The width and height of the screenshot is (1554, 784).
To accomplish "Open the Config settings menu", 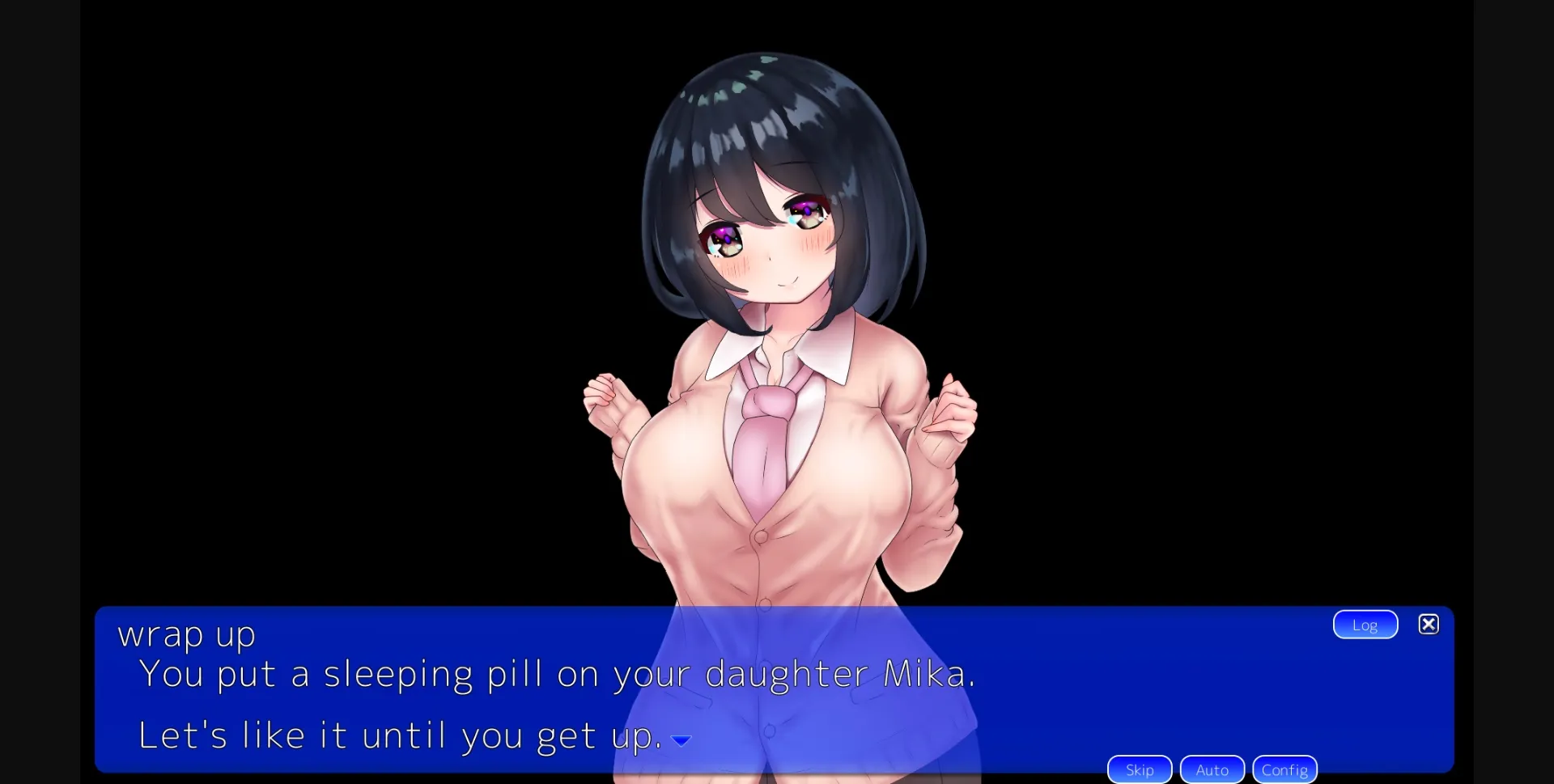I will tap(1284, 769).
